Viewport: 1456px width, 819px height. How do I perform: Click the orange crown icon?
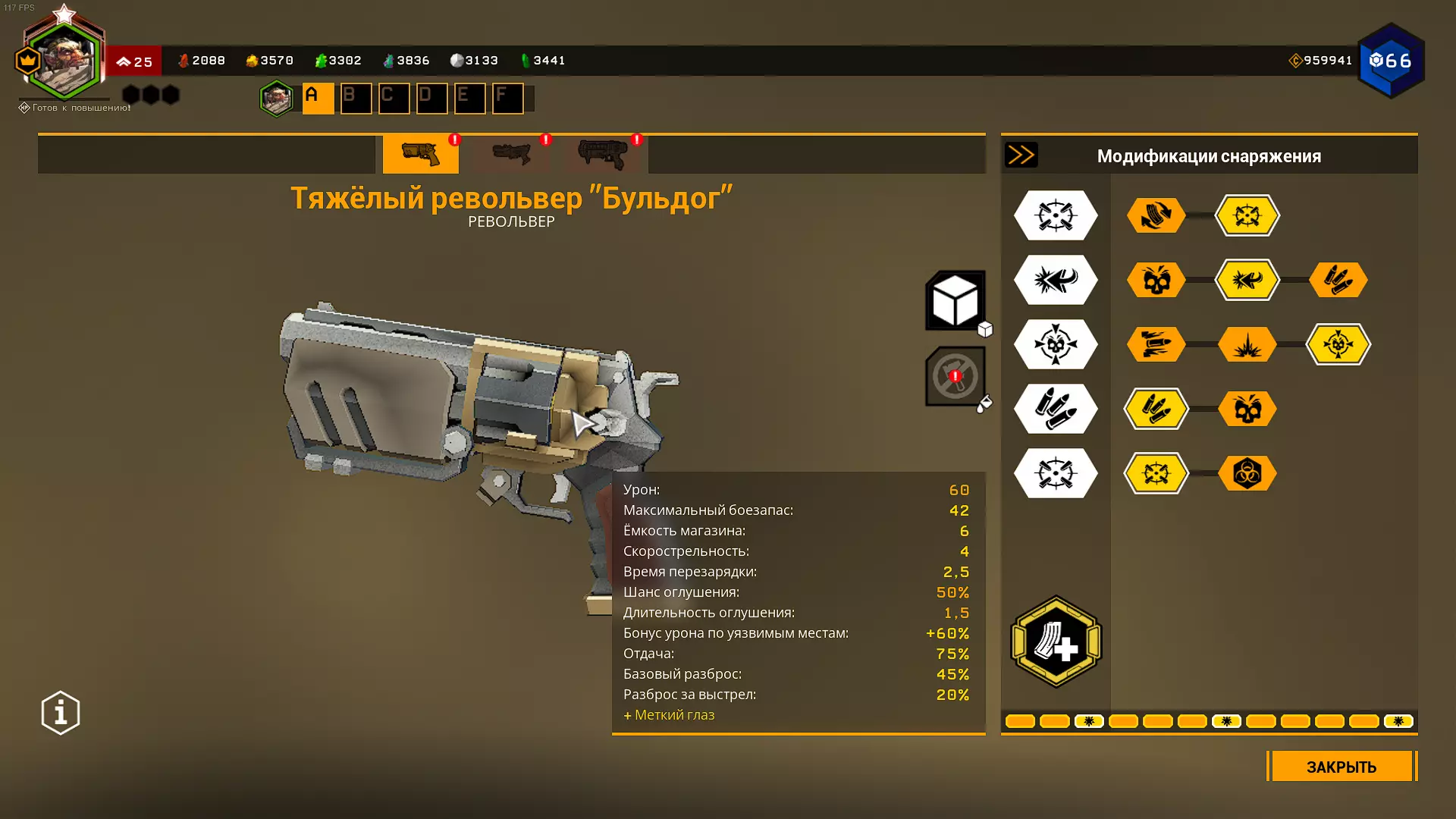pyautogui.click(x=27, y=61)
